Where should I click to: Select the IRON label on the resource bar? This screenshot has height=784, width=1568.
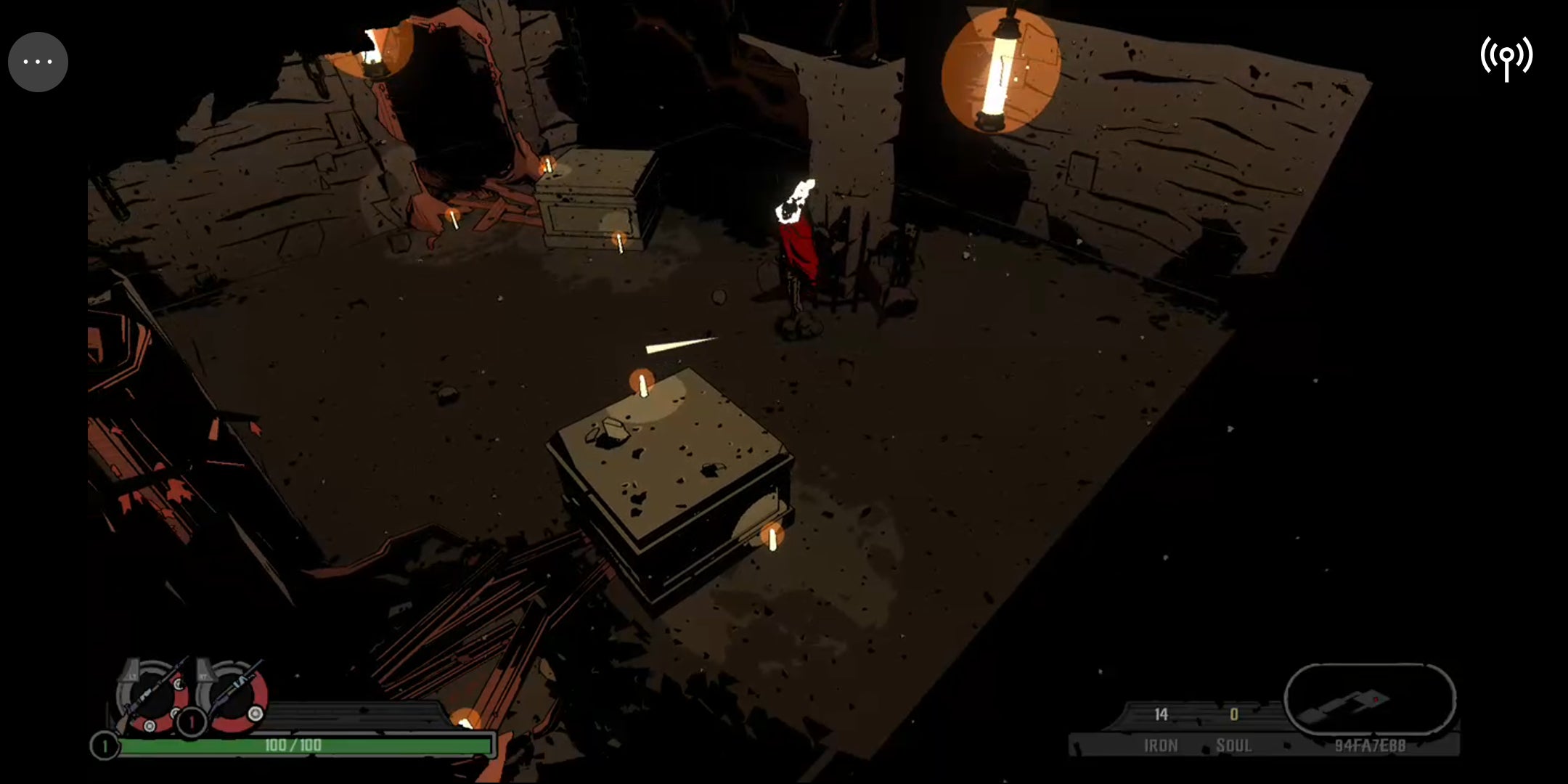[x=1161, y=745]
